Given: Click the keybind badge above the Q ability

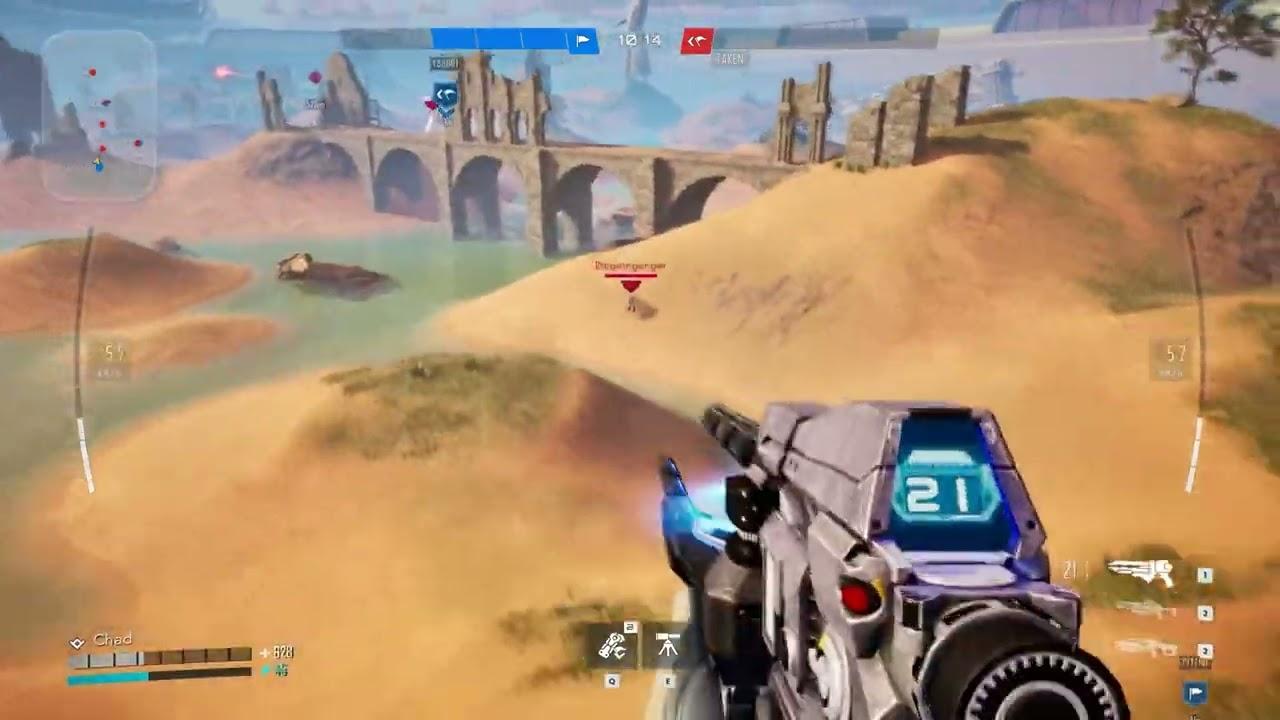Looking at the screenshot, I should click(632, 626).
